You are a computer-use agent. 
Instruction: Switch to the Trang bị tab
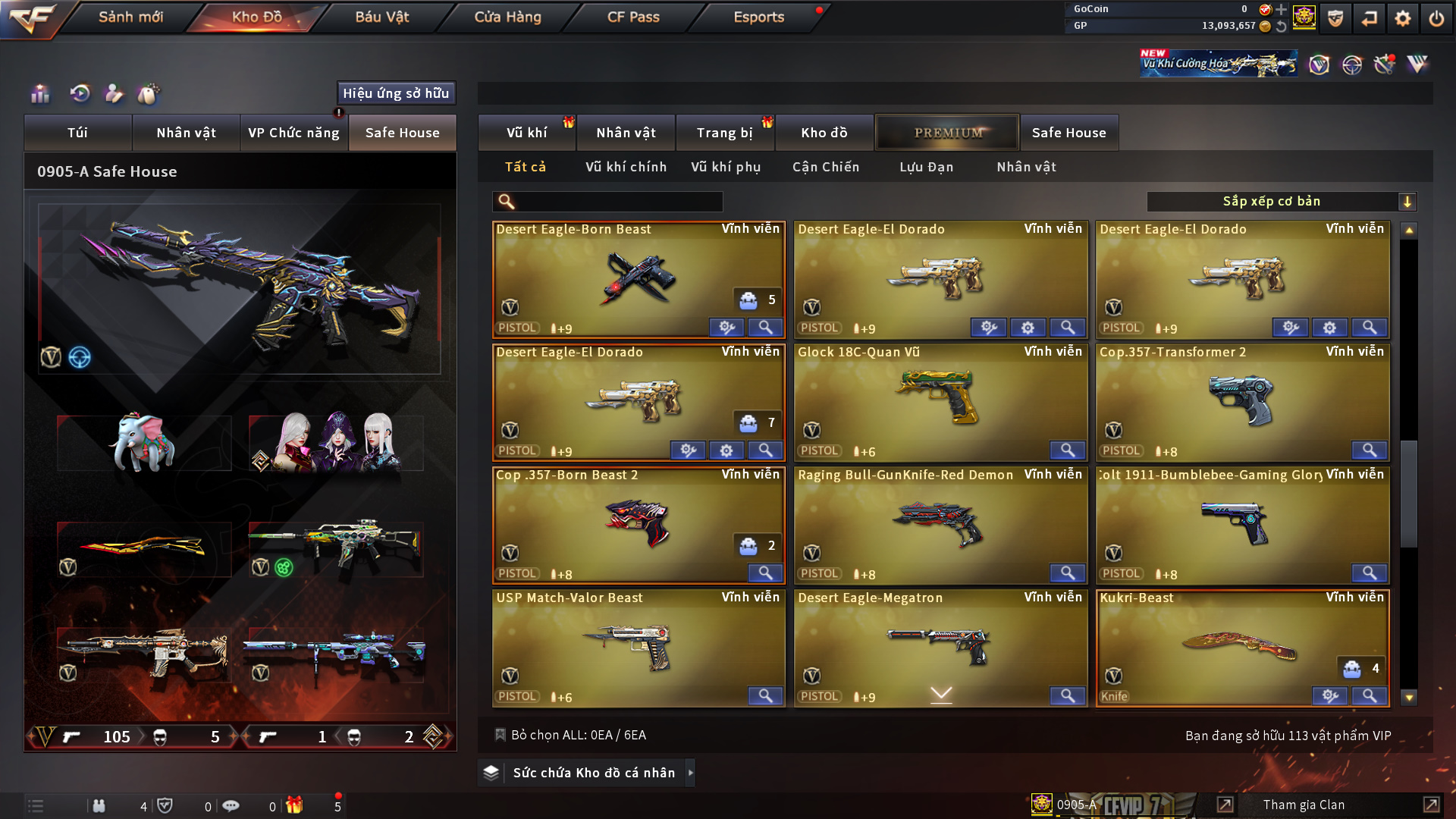click(x=724, y=133)
